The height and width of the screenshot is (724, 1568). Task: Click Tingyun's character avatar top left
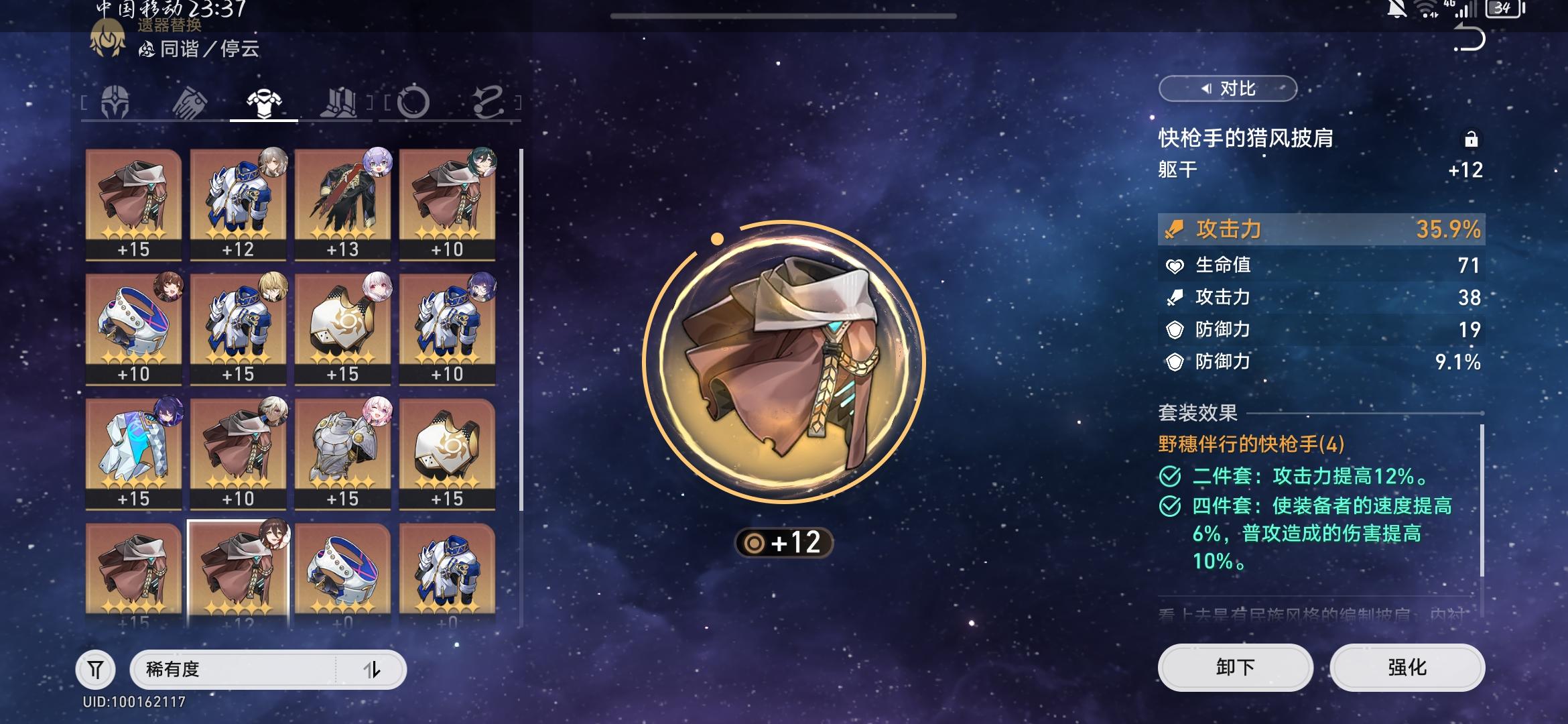(x=107, y=37)
